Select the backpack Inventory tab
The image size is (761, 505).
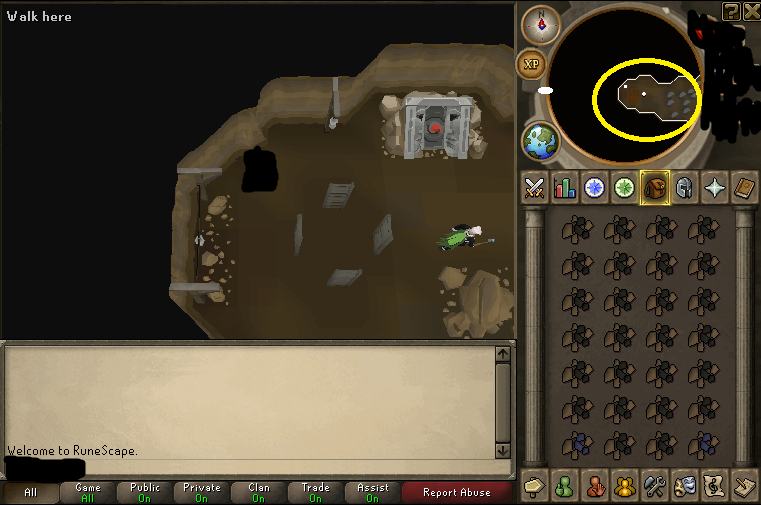click(x=655, y=188)
